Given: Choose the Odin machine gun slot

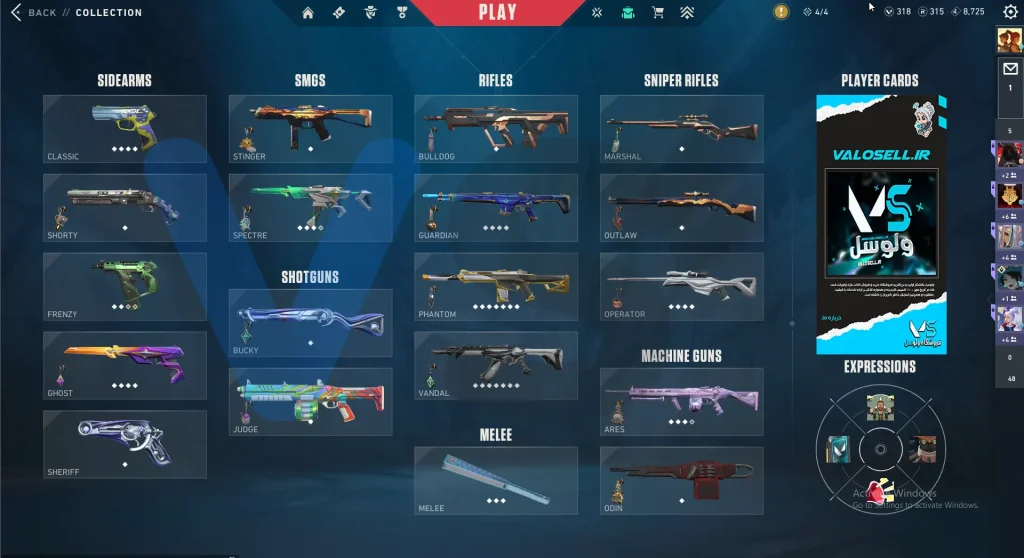Looking at the screenshot, I should (681, 480).
